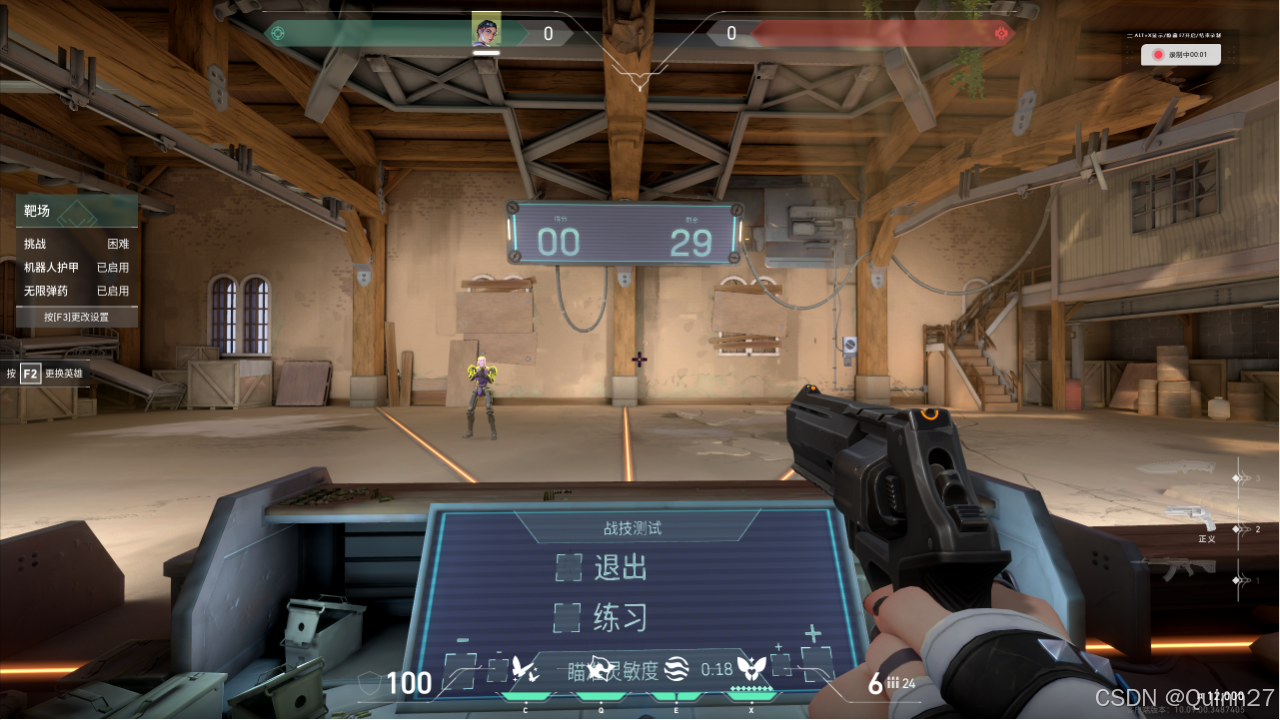Activate the Q star ability icon
The width and height of the screenshot is (1280, 720).
(600, 668)
